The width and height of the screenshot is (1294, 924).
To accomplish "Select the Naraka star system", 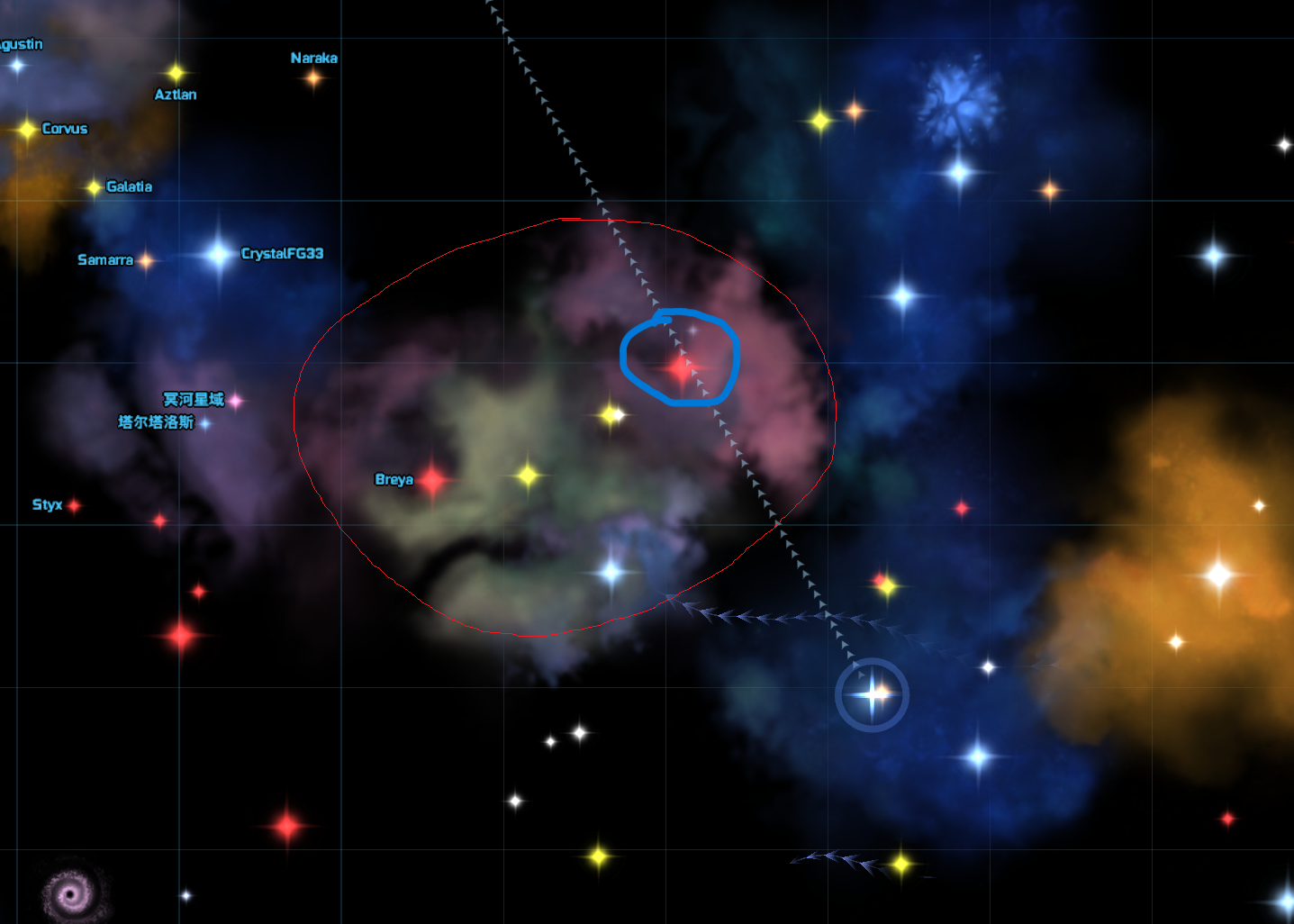I will pos(313,79).
